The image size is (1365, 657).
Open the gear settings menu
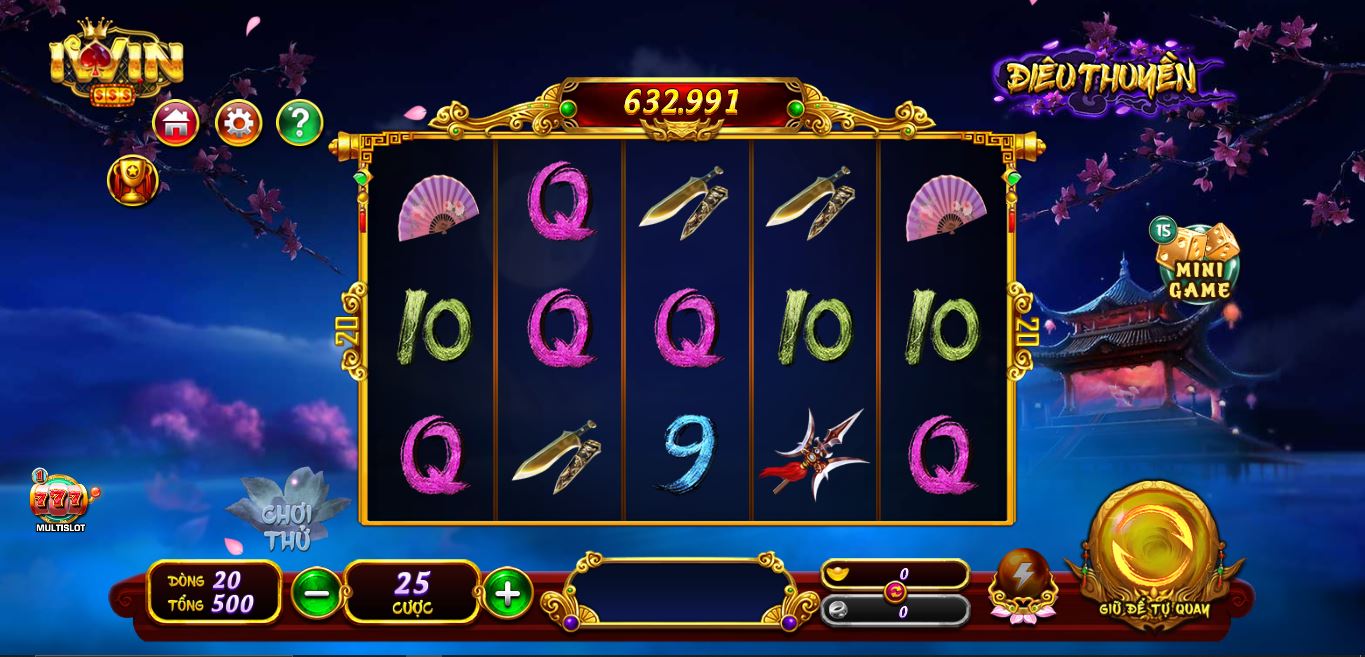pos(238,123)
